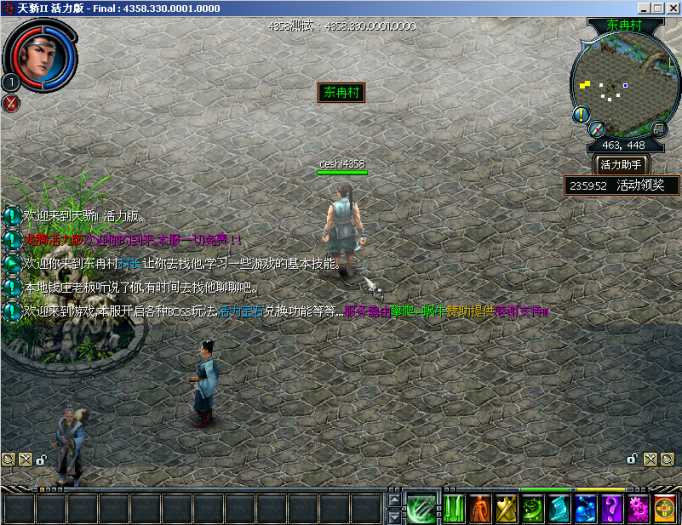This screenshot has width=682, height=525.
Task: Close the game window
Action: [673, 8]
